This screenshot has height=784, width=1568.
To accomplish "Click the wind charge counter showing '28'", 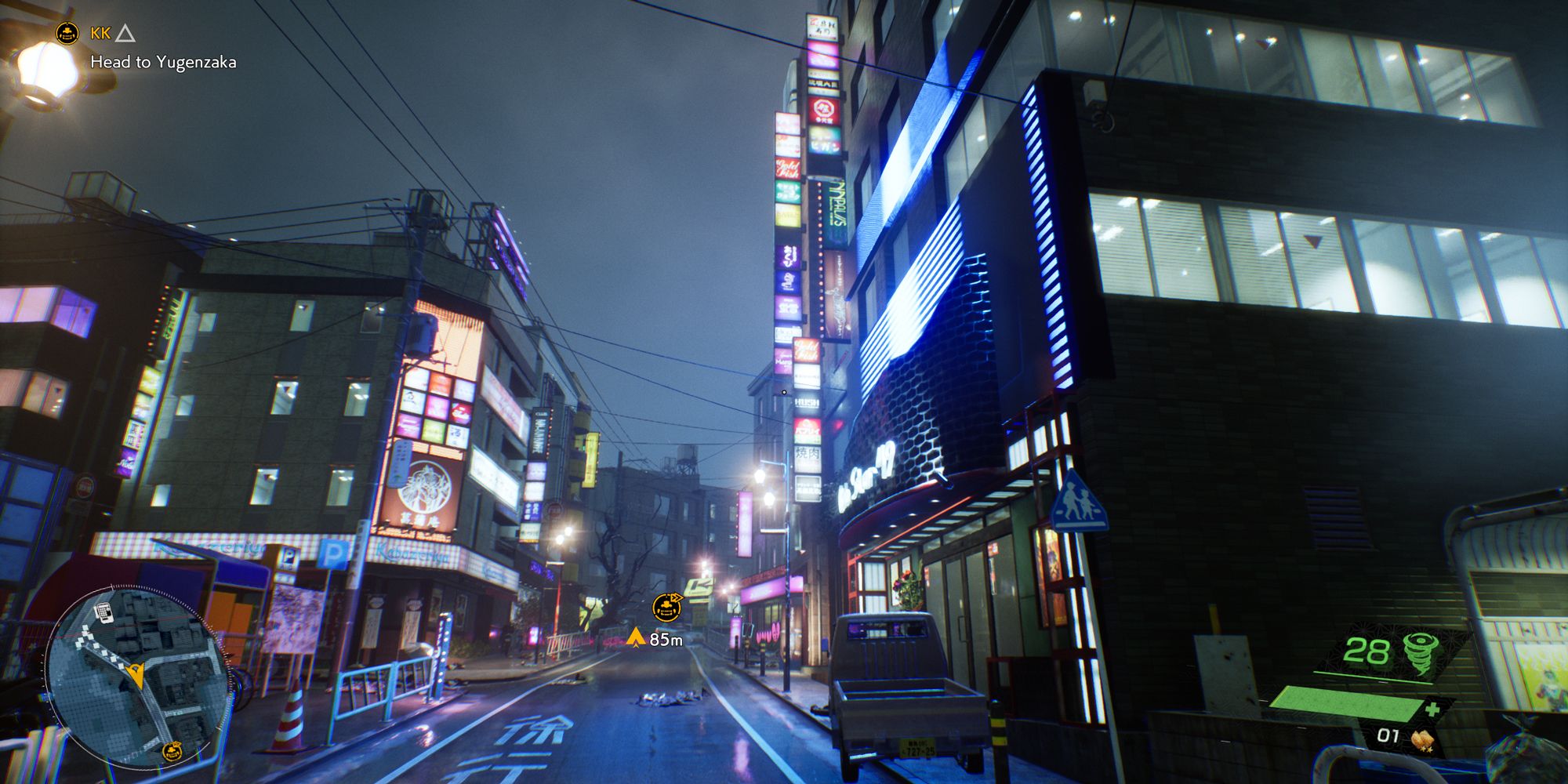I will click(1367, 651).
